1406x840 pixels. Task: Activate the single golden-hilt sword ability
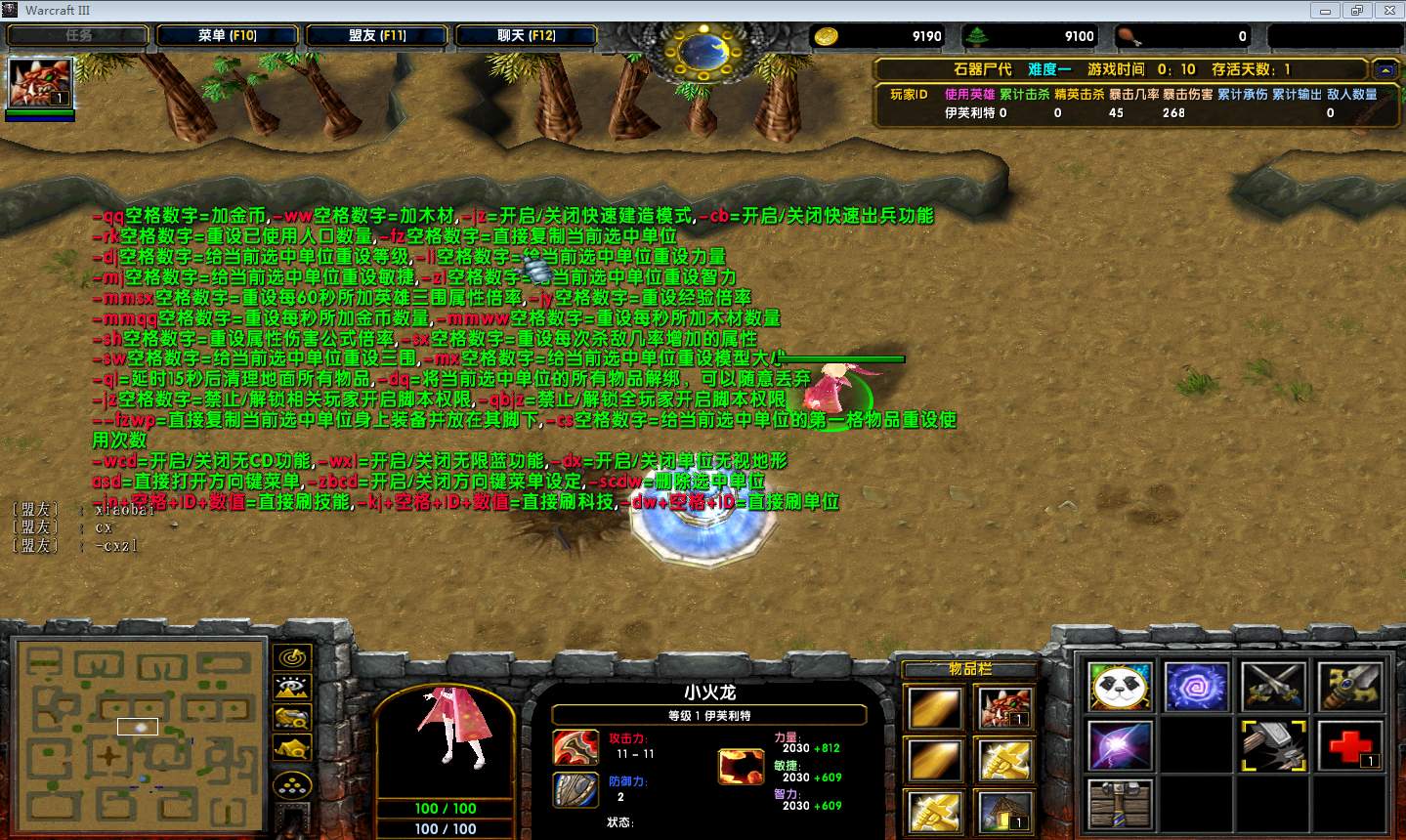tap(1349, 686)
